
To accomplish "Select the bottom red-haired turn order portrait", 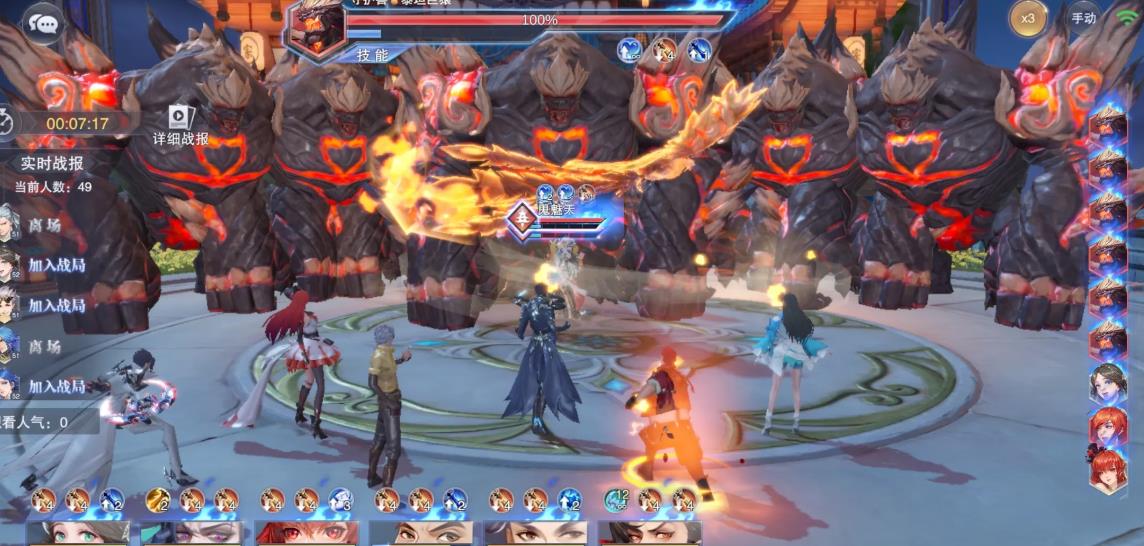I will (1107, 470).
